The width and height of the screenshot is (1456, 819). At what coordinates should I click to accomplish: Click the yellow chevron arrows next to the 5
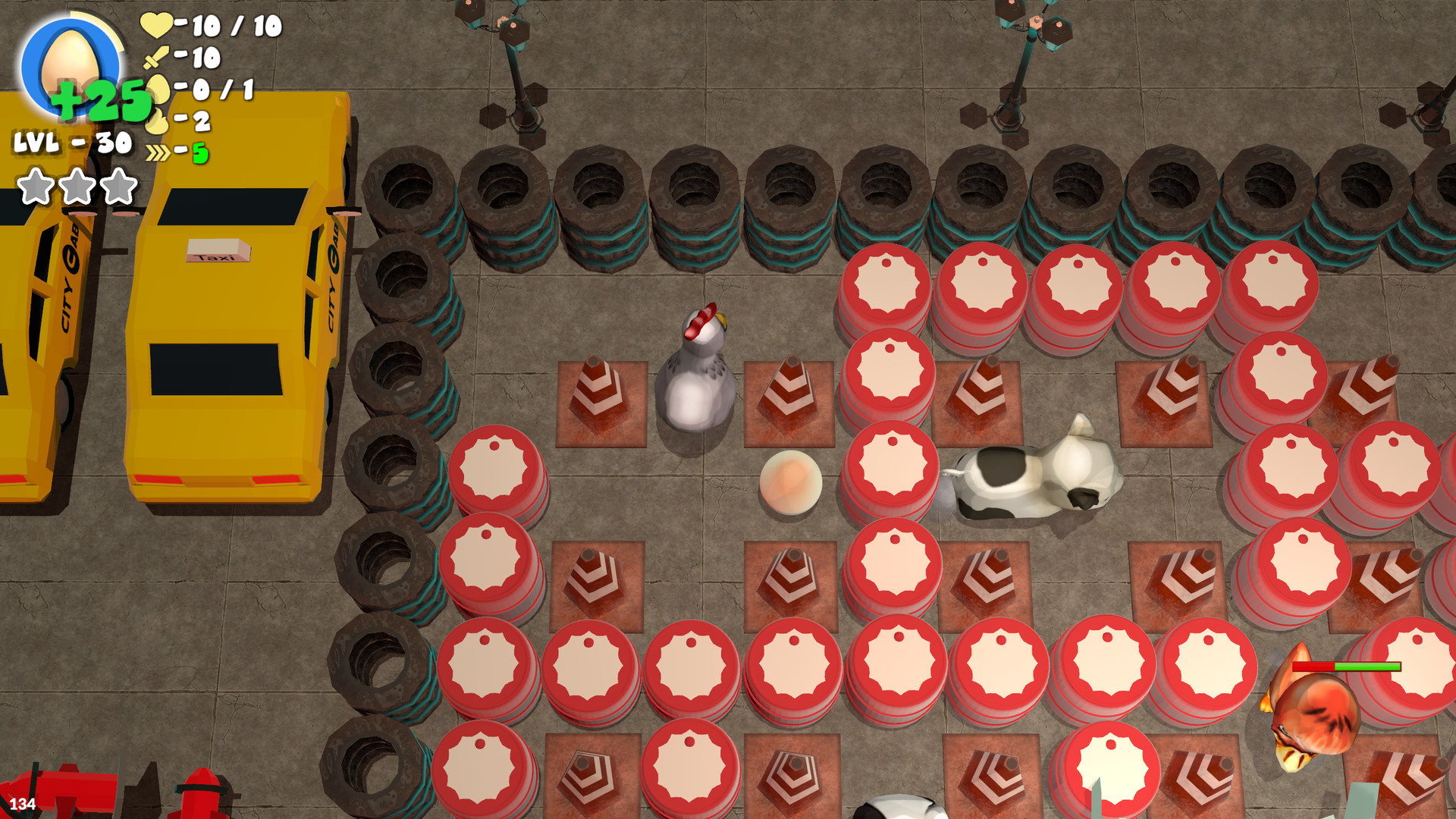click(158, 152)
